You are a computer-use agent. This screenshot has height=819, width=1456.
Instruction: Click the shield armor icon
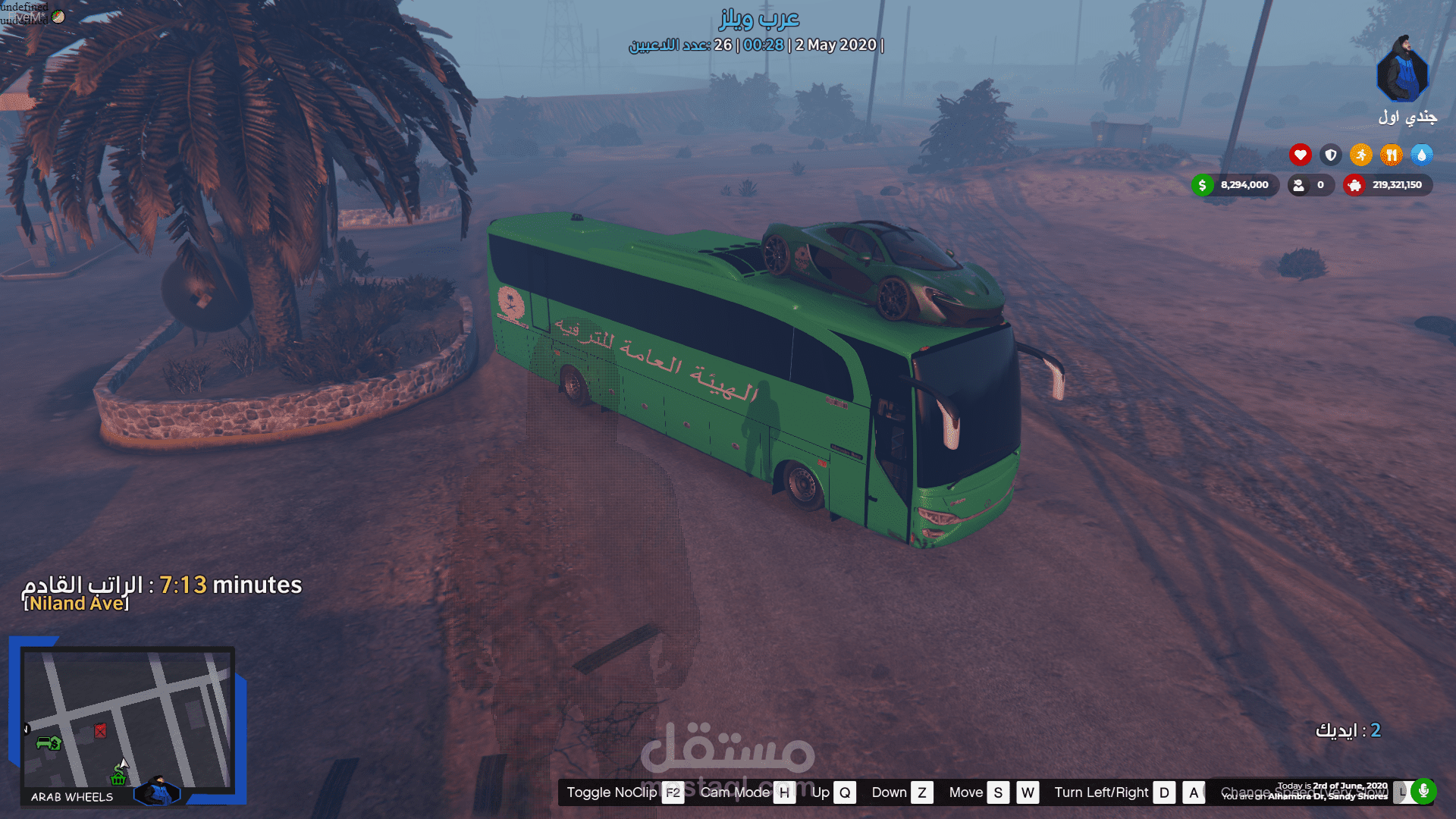click(1330, 155)
